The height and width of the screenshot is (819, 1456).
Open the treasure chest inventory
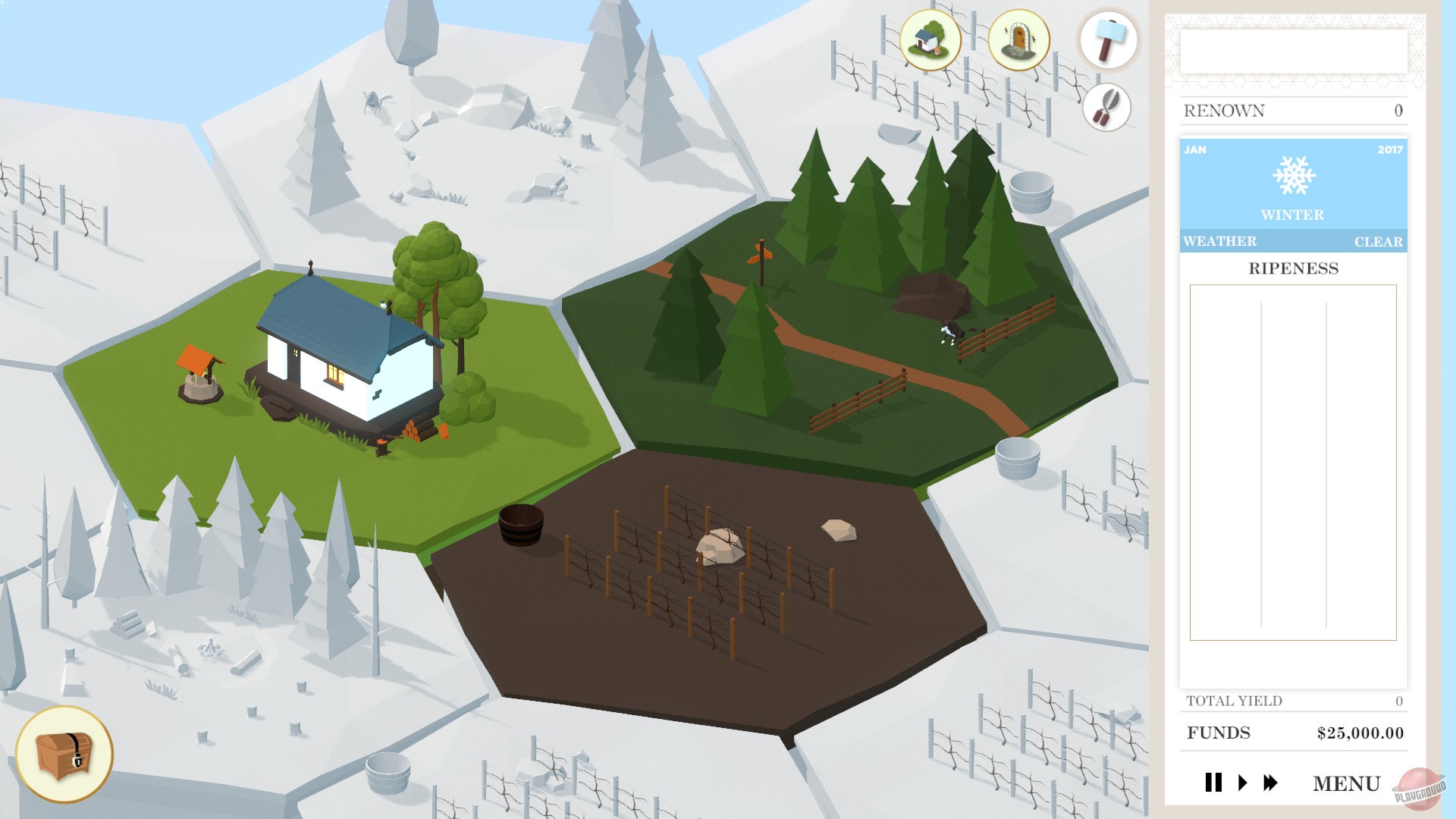coord(65,755)
